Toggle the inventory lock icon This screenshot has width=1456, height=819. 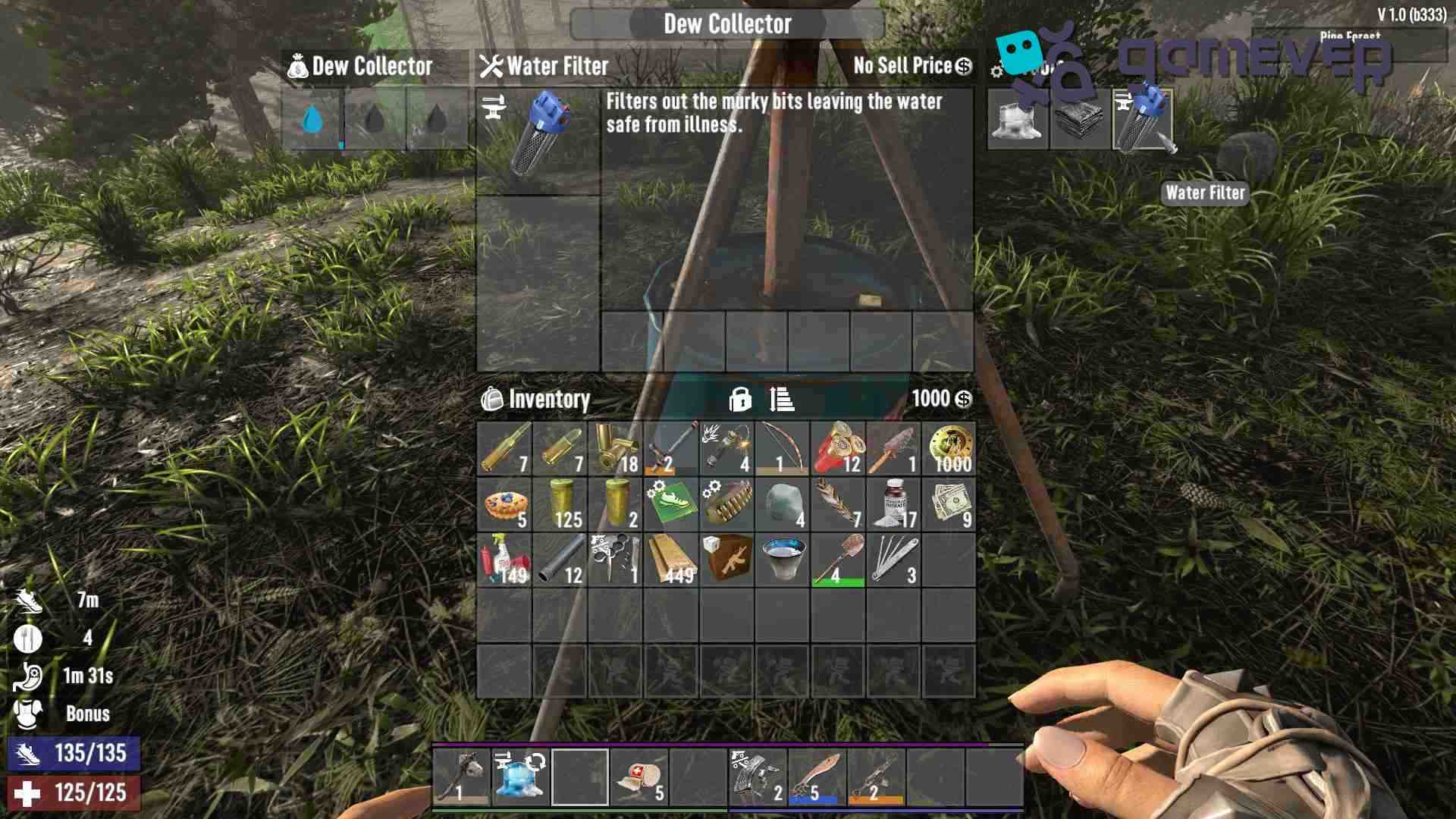[739, 399]
